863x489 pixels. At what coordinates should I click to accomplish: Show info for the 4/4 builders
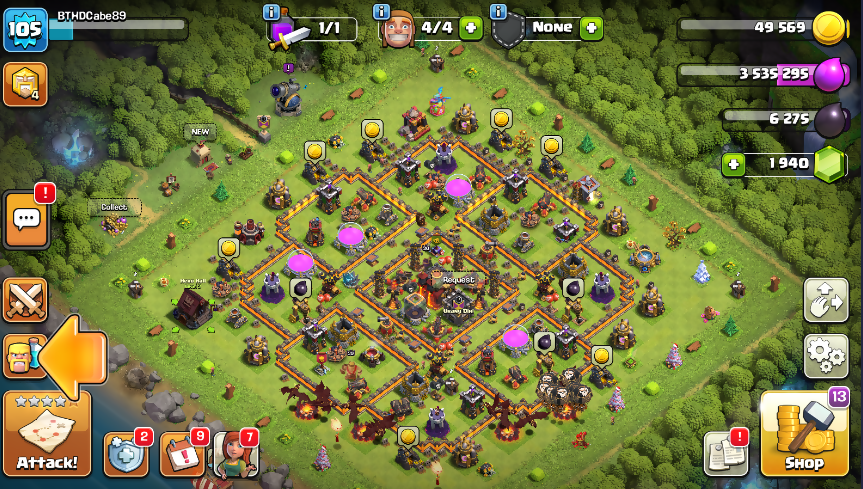pos(381,12)
